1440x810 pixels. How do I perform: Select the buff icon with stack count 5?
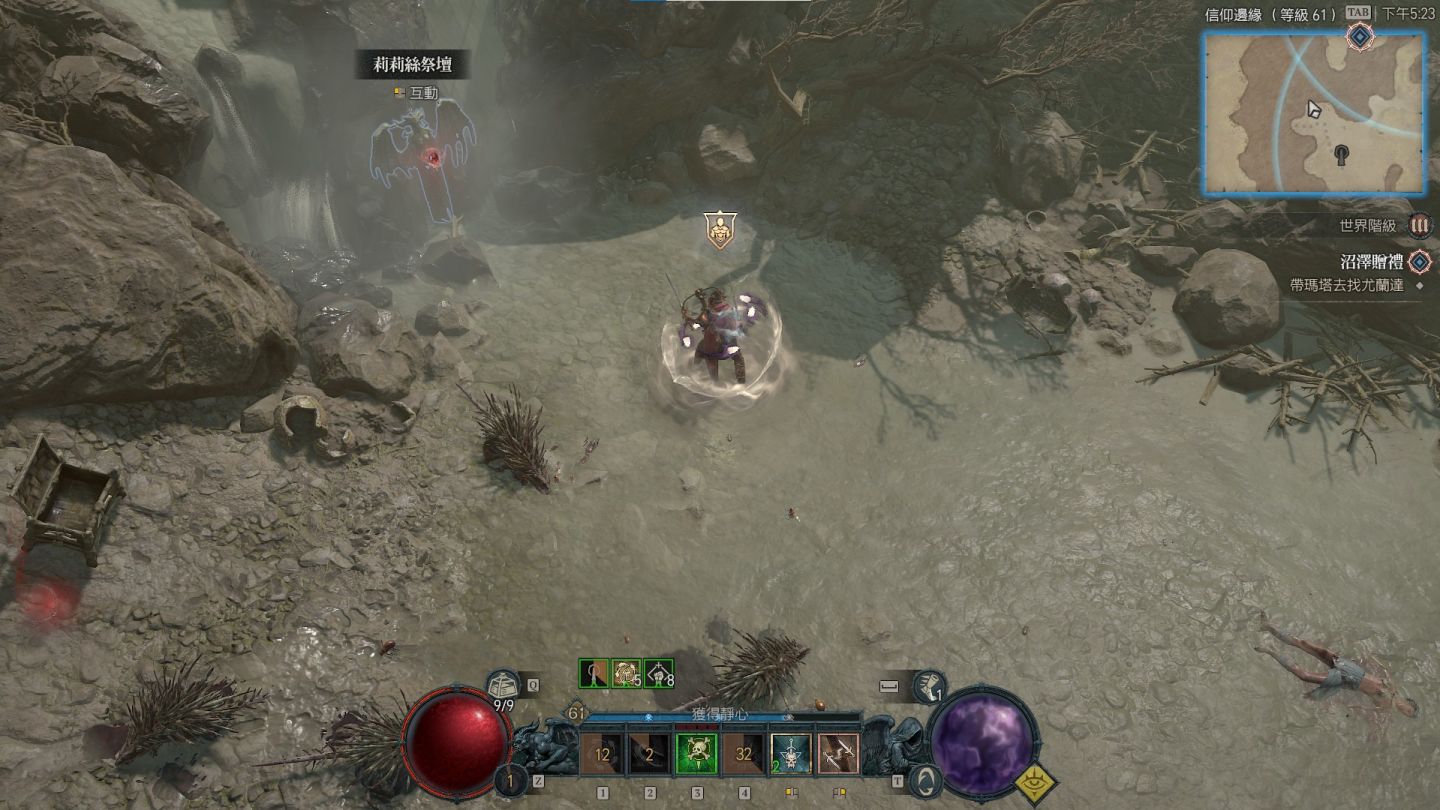626,673
